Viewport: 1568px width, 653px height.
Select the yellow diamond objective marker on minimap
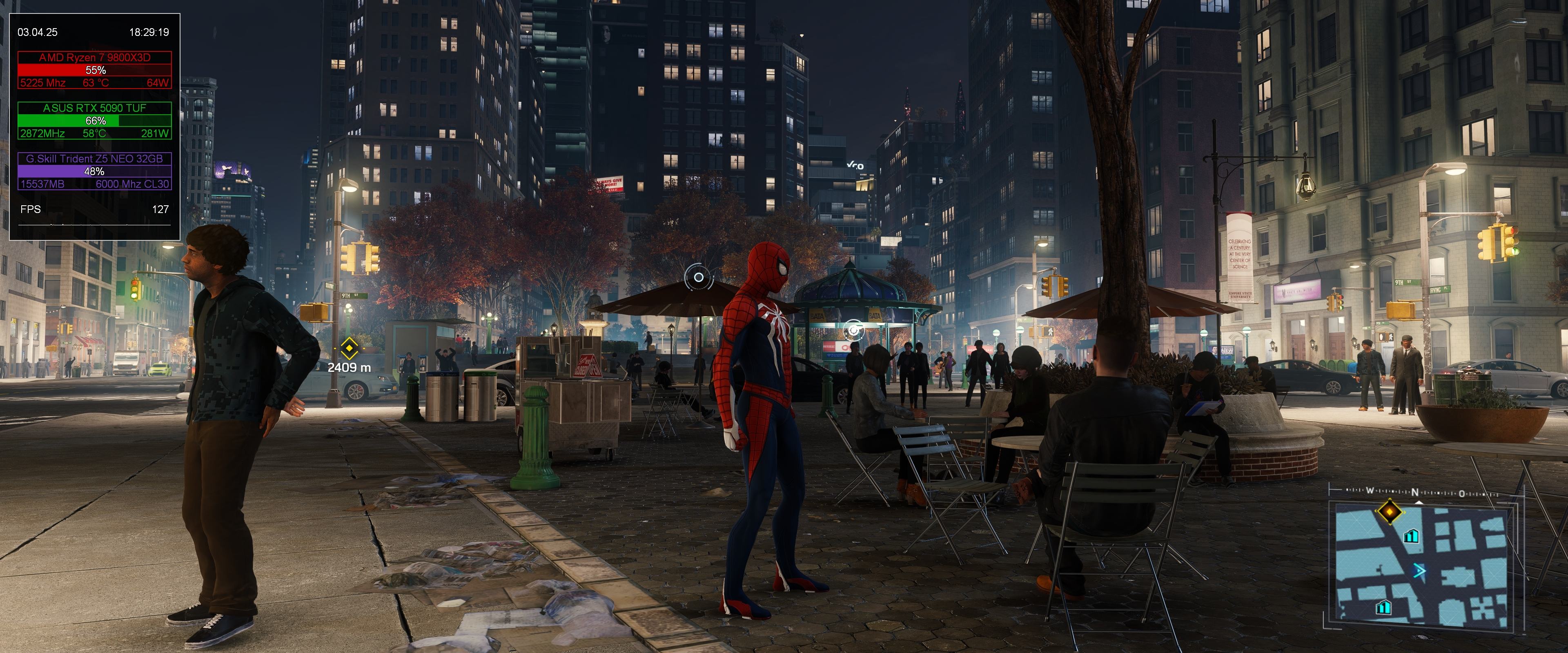(x=1390, y=511)
